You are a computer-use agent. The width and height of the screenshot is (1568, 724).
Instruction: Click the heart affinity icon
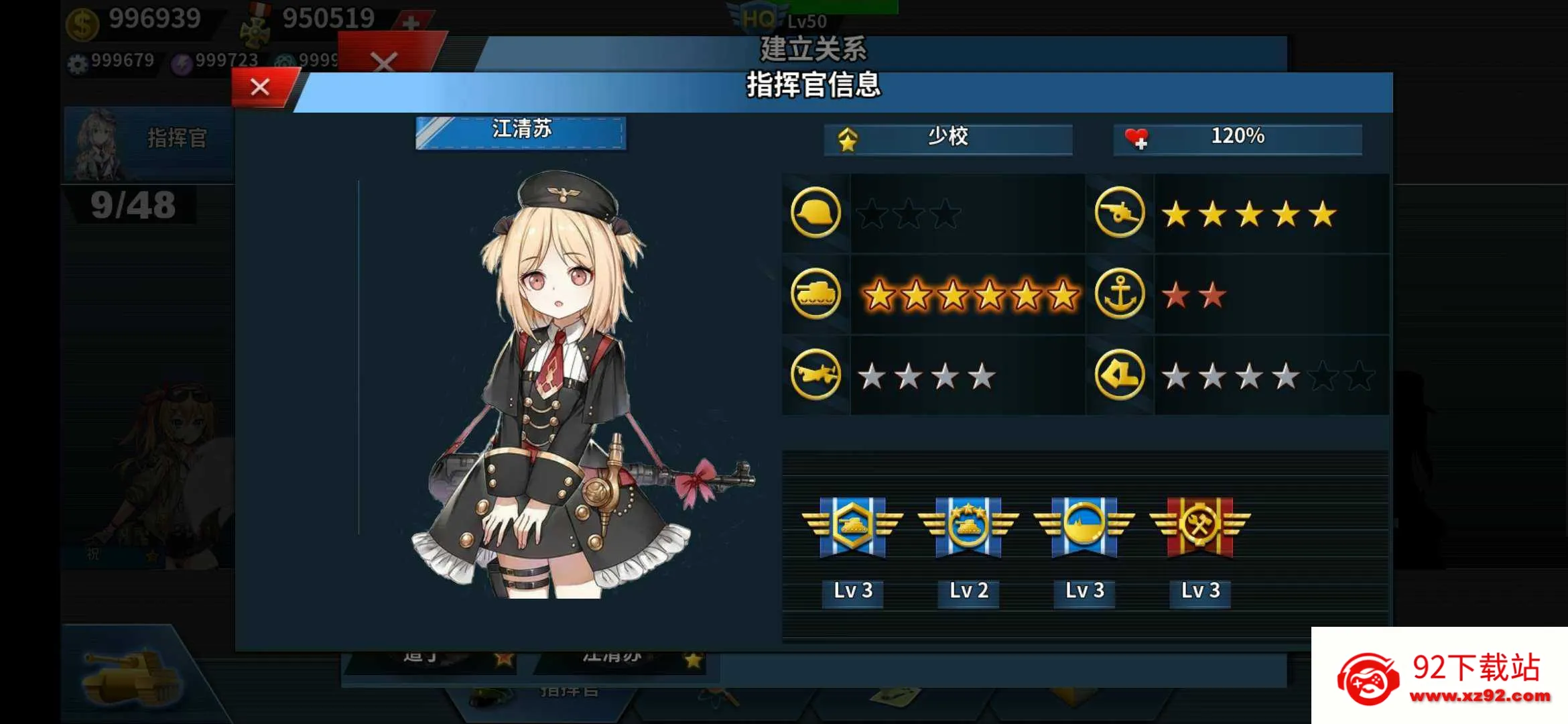click(1138, 137)
